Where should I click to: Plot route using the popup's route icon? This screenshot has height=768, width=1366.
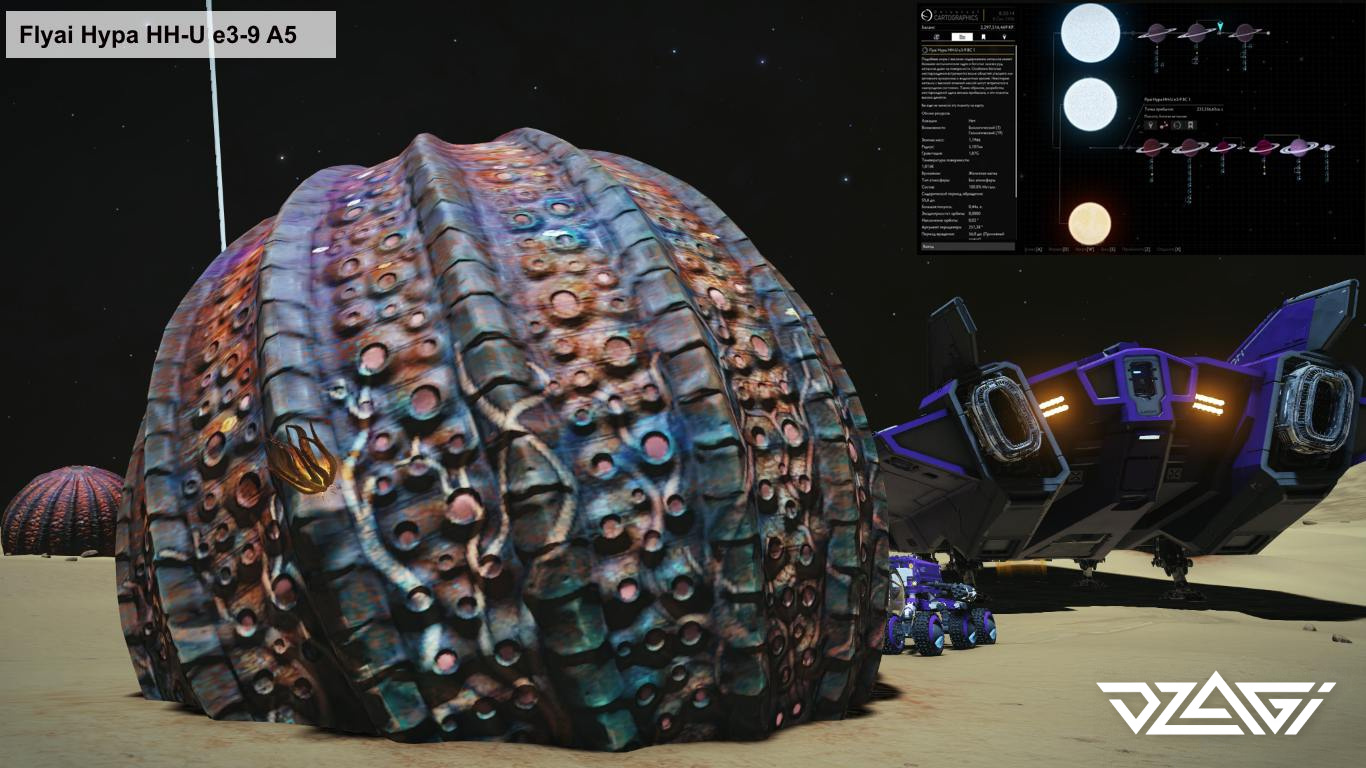(x=1164, y=125)
